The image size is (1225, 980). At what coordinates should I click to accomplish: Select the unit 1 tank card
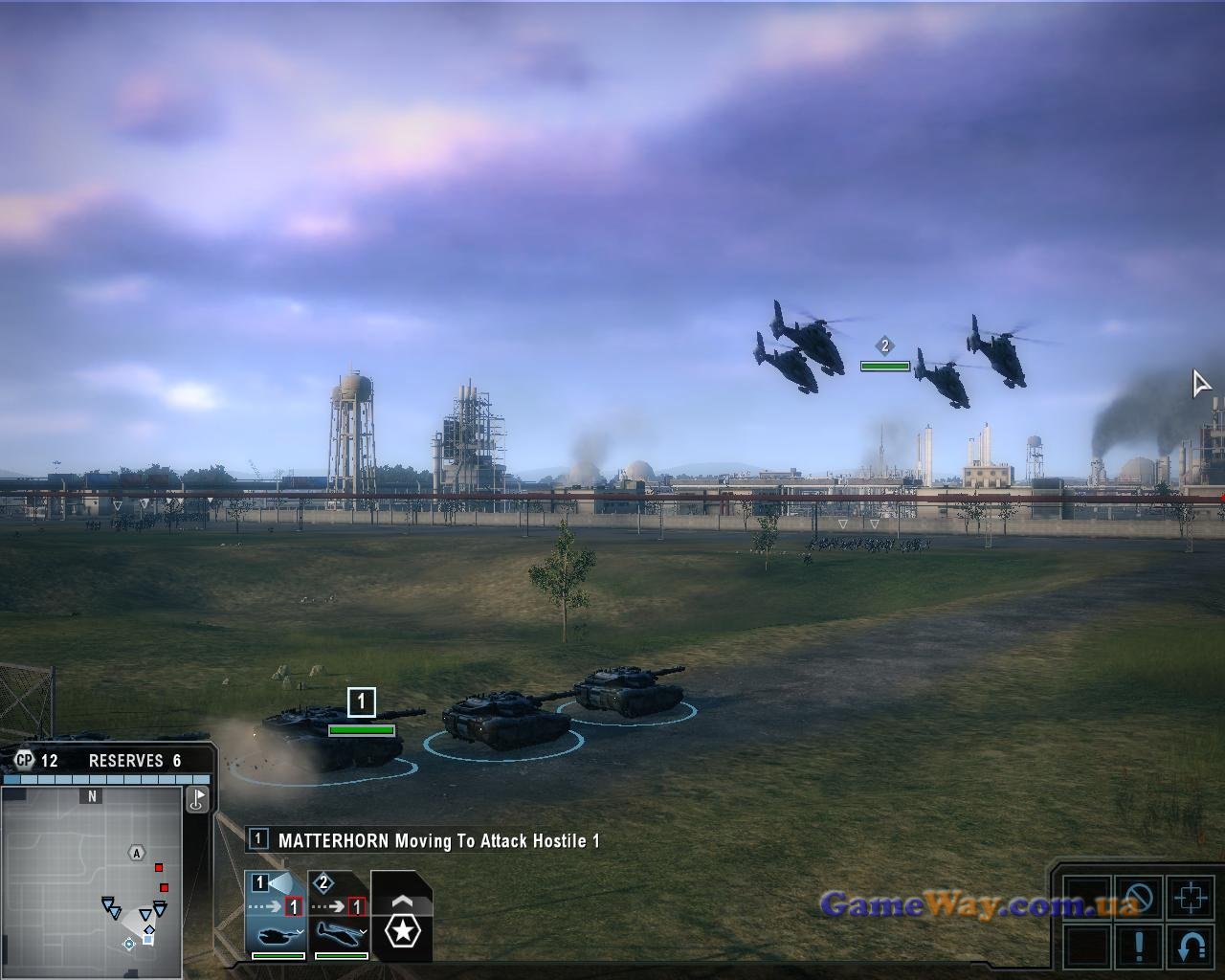coord(276,915)
